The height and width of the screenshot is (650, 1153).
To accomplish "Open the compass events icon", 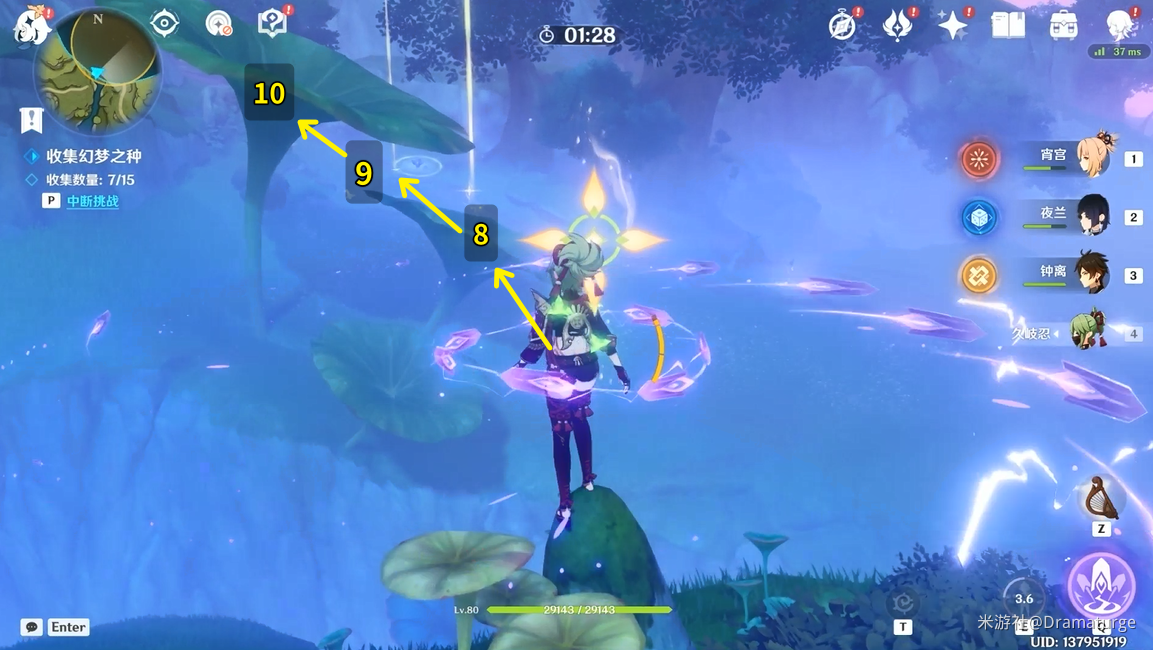I will [x=843, y=25].
